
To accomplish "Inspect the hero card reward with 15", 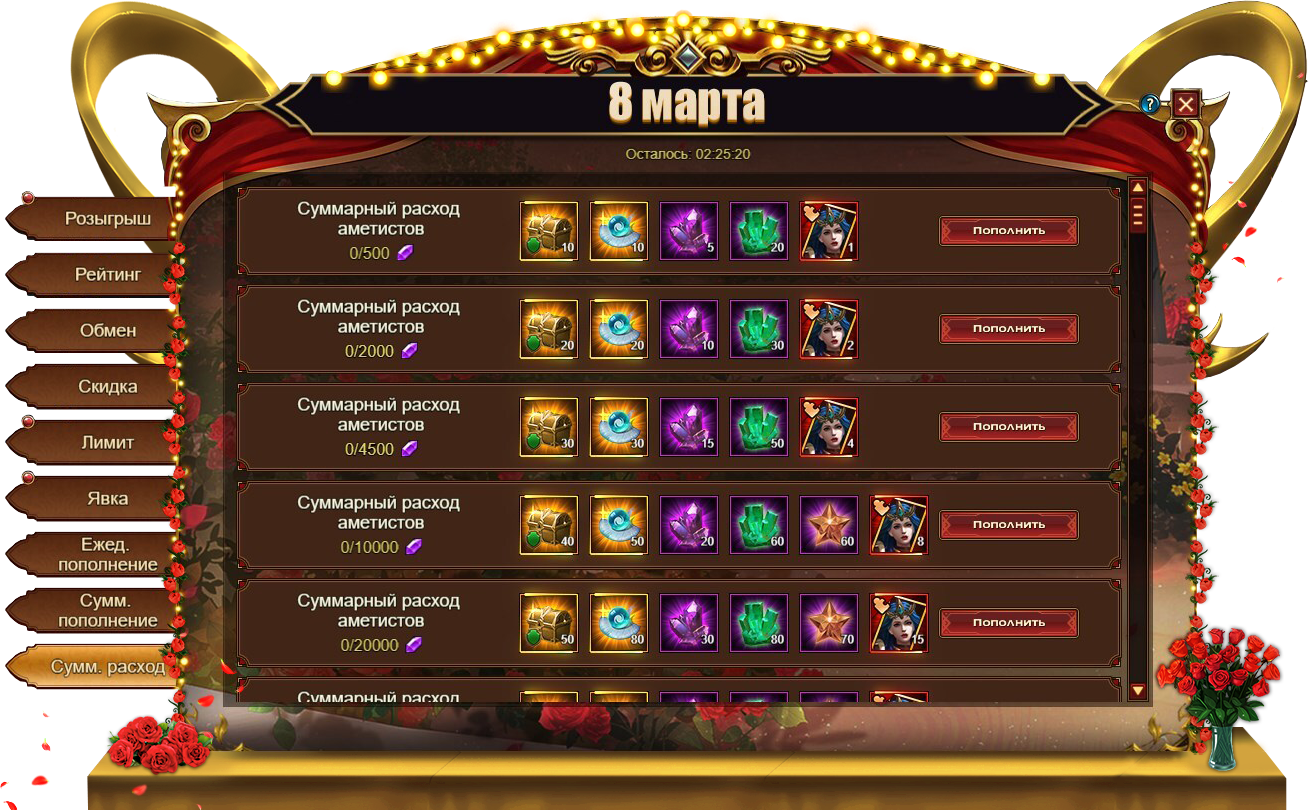I will coord(898,622).
